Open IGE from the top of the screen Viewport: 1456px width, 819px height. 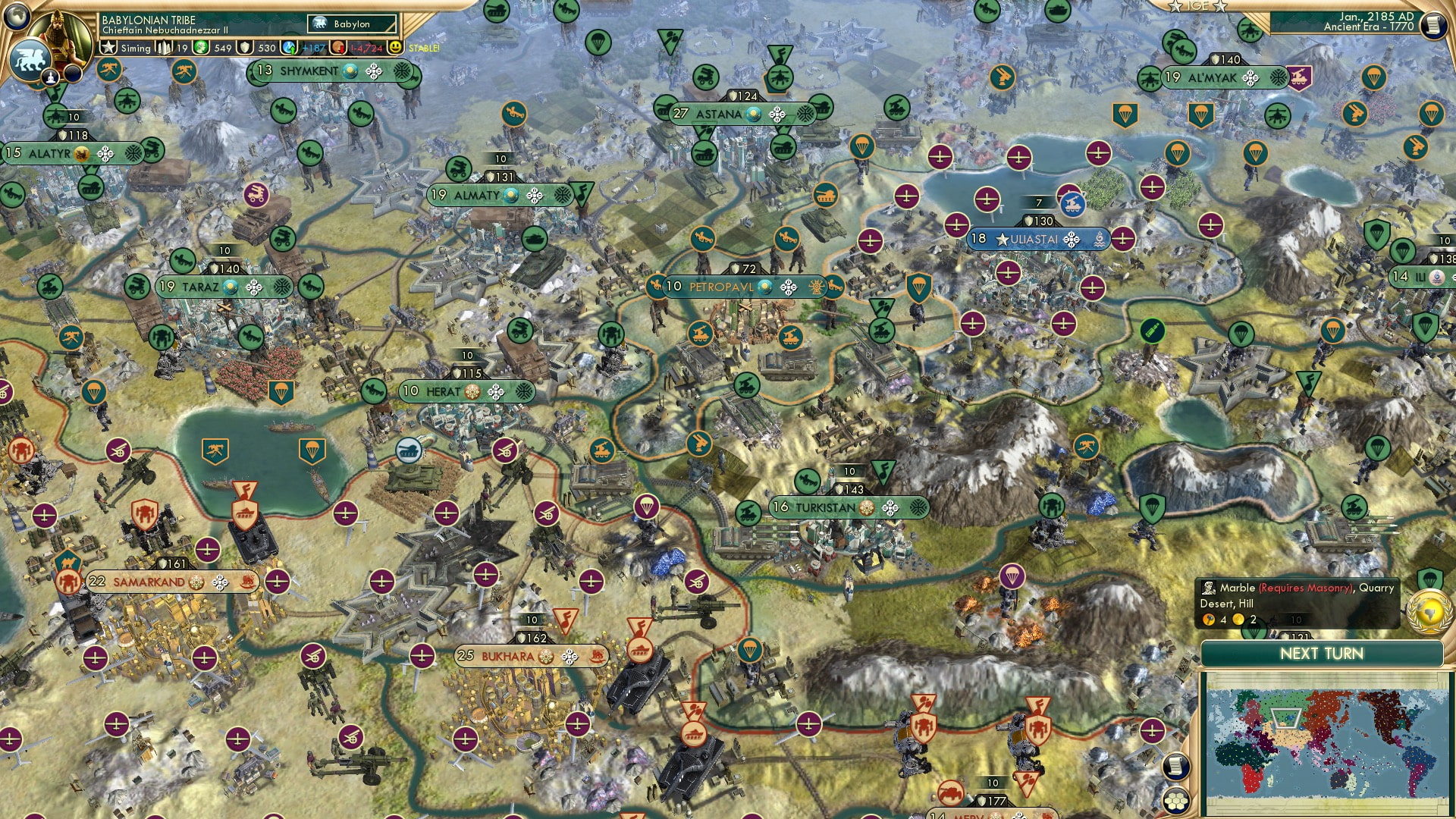click(x=1198, y=6)
